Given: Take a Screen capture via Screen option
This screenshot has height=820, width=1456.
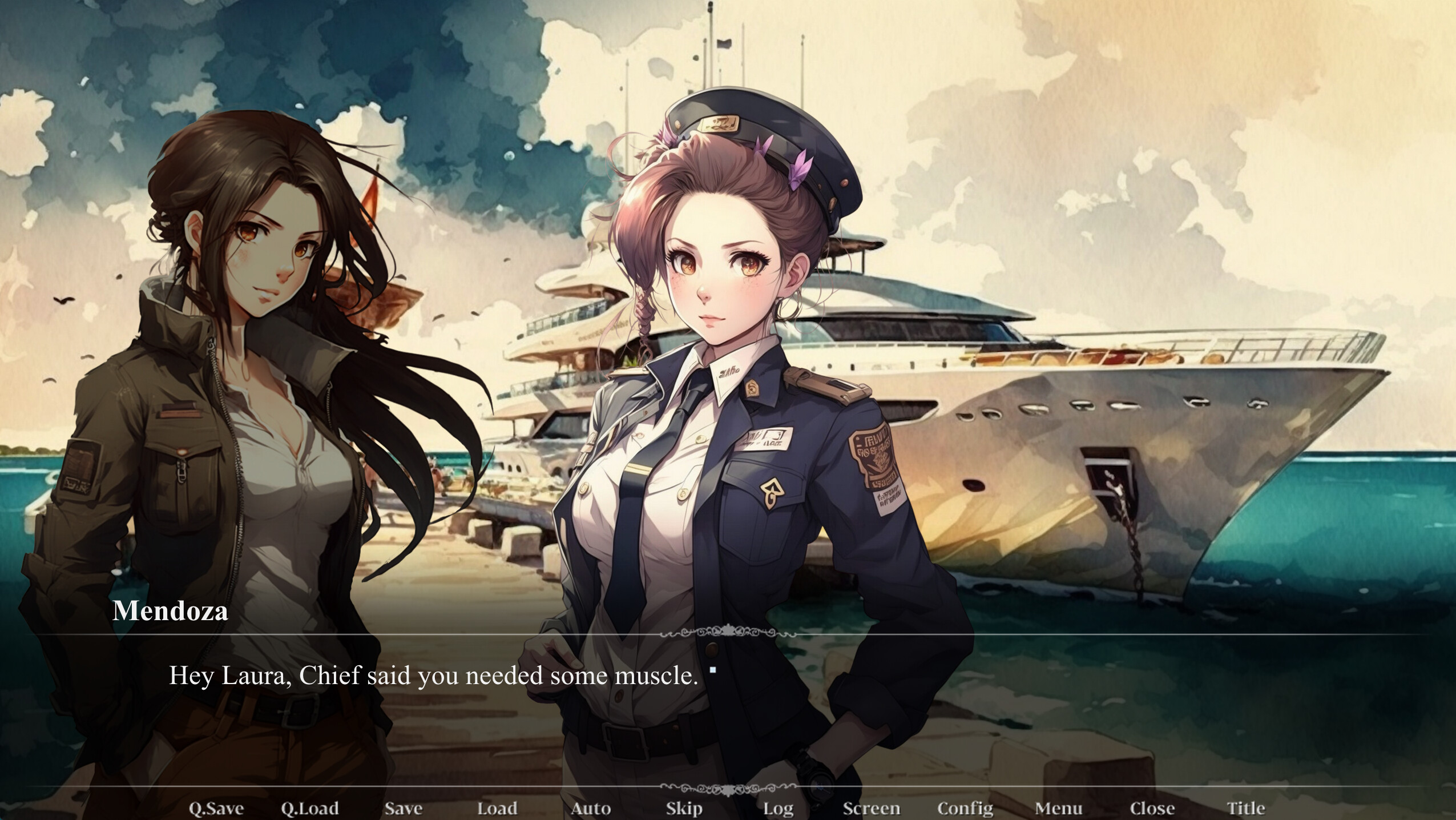Looking at the screenshot, I should tap(871, 807).
